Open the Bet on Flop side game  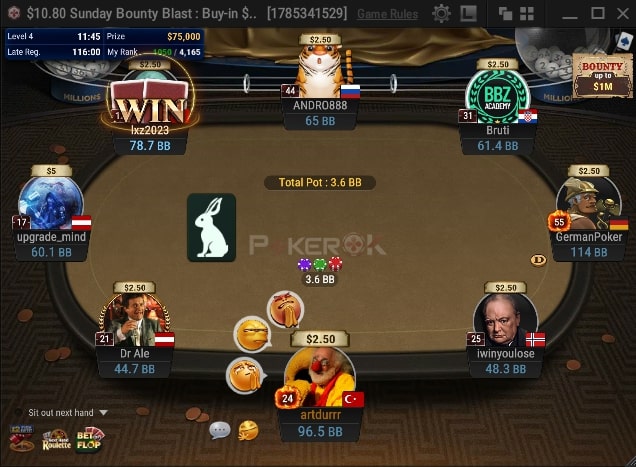(90, 439)
